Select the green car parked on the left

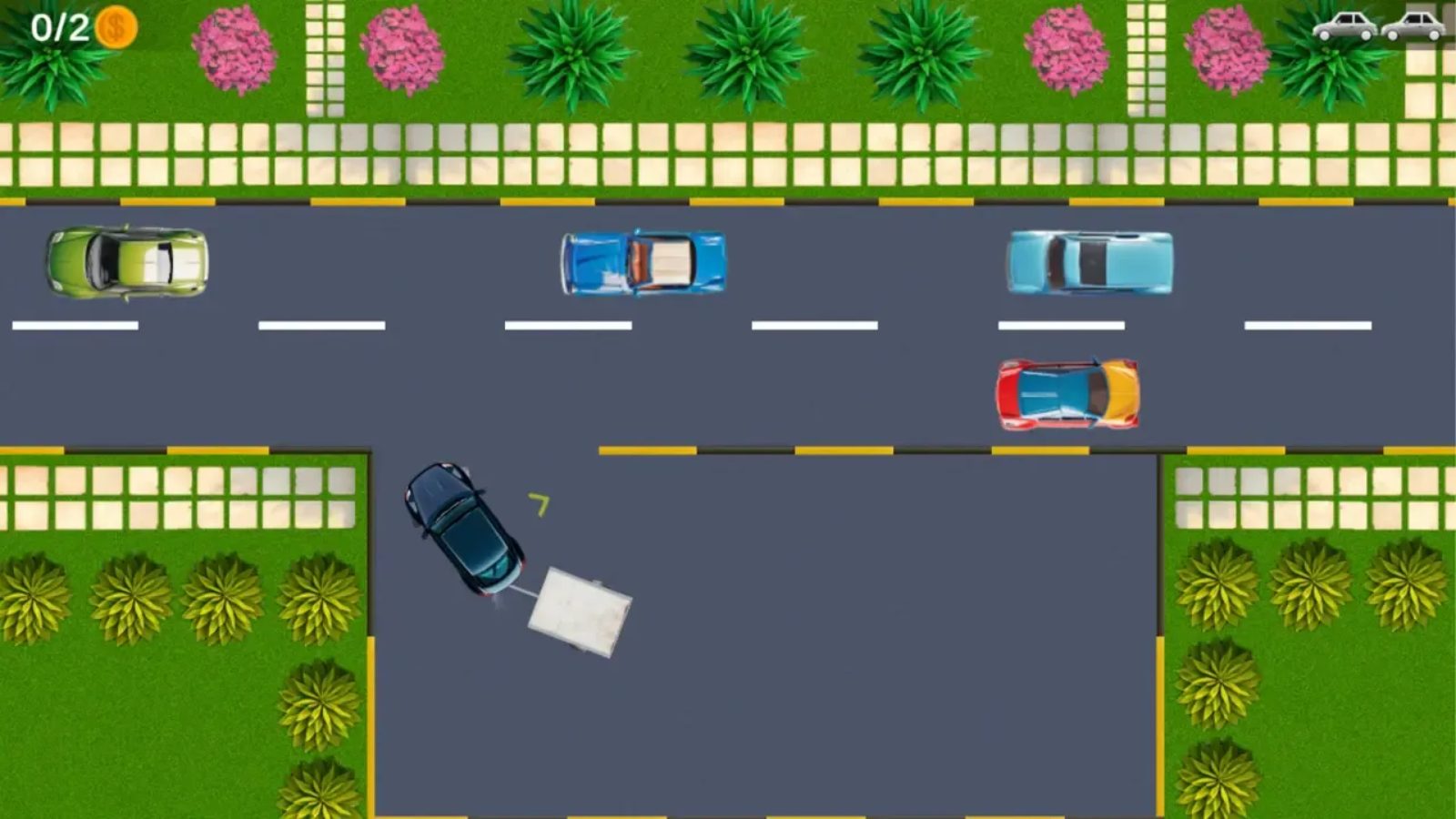(x=126, y=264)
